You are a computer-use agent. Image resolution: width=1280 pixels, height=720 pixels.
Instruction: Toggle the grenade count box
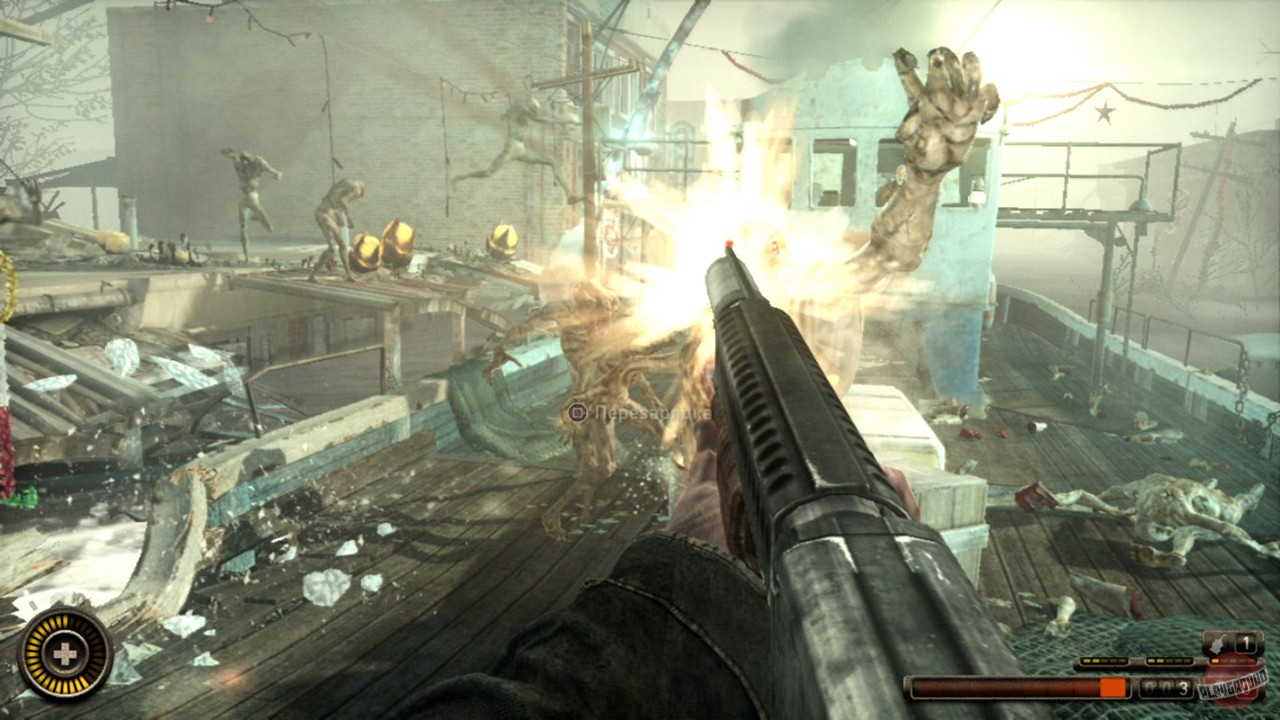[x=1246, y=643]
